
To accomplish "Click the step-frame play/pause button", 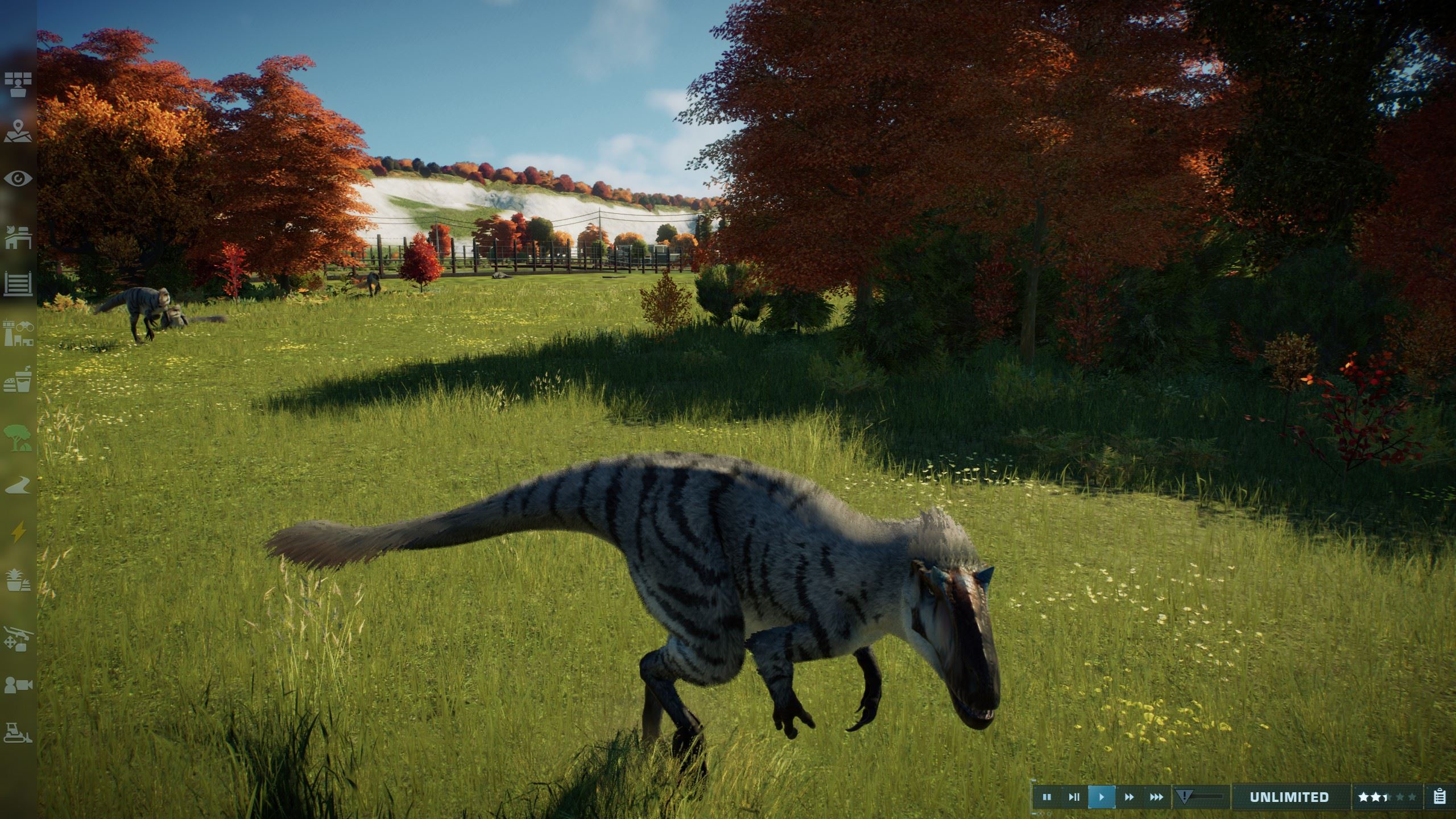I will tap(1074, 797).
